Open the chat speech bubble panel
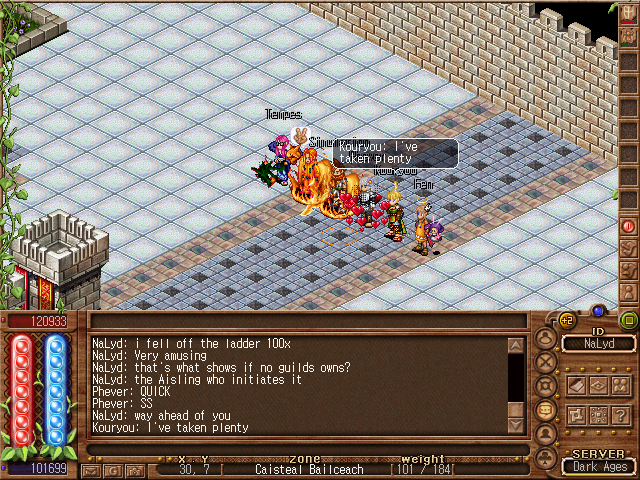640x480 pixels. point(546,410)
